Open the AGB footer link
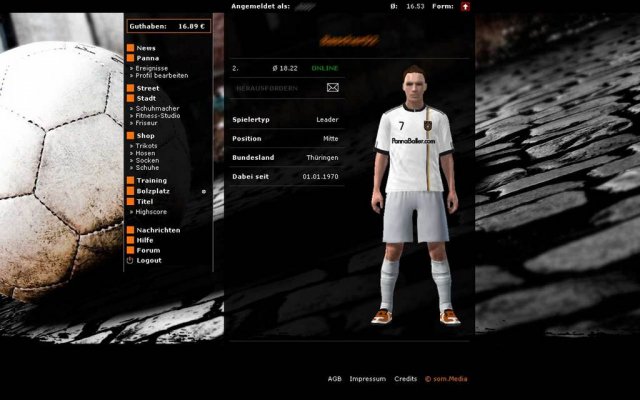The width and height of the screenshot is (640, 400). 334,379
